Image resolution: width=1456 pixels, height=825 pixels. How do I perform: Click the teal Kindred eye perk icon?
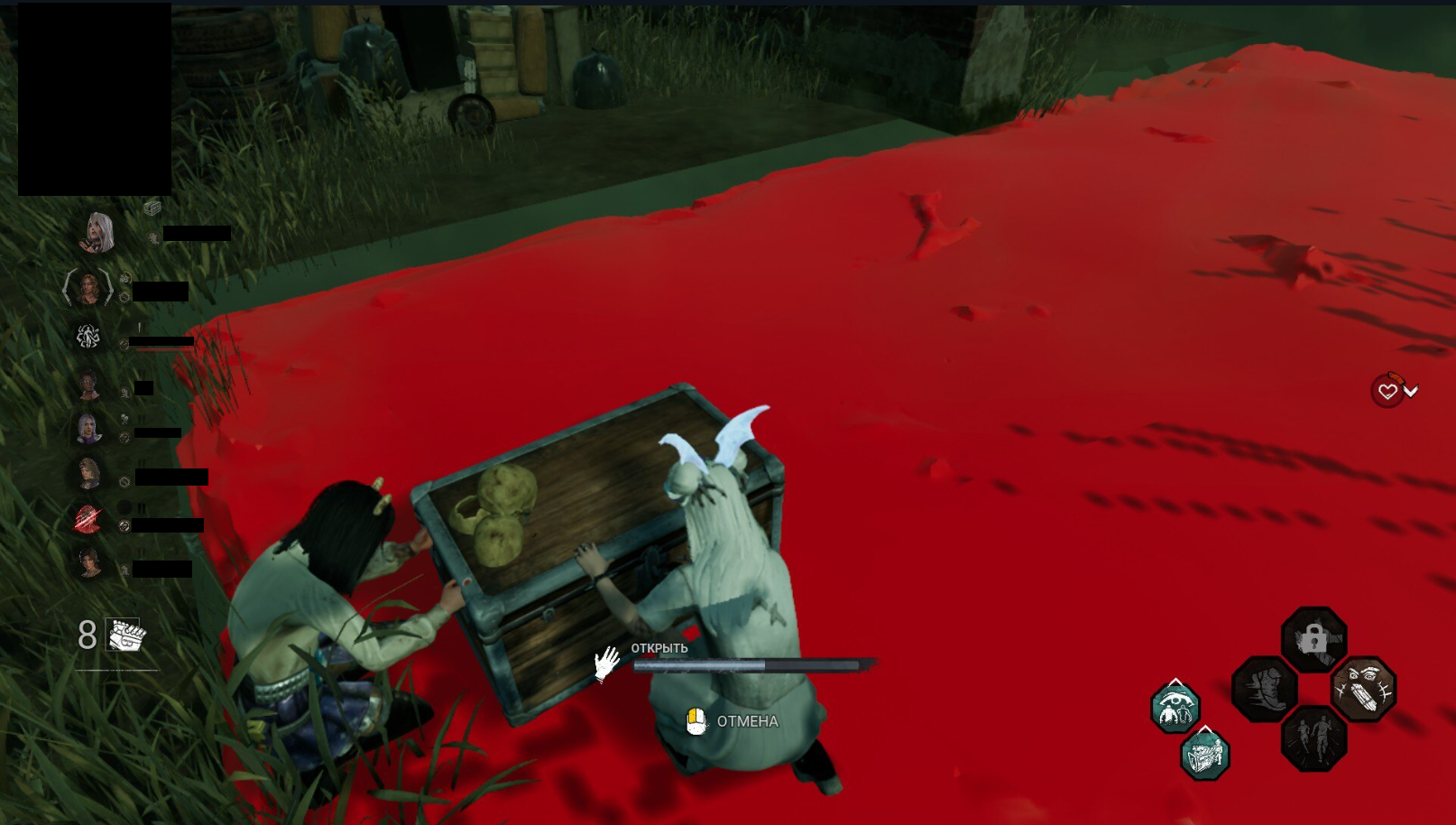(1175, 707)
